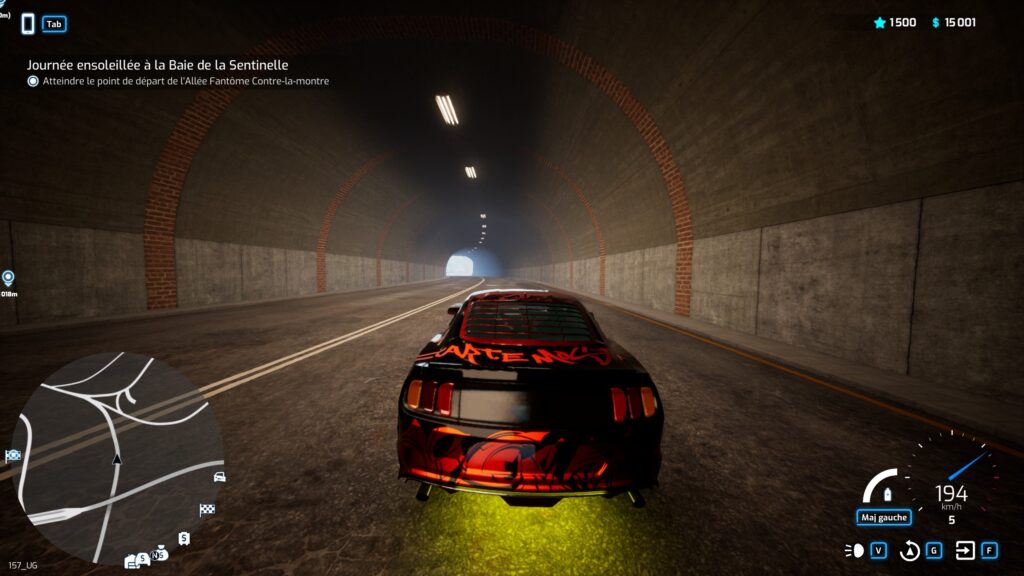This screenshot has width=1024, height=576.
Task: Click the car marker on the minimap edge
Action: [219, 476]
